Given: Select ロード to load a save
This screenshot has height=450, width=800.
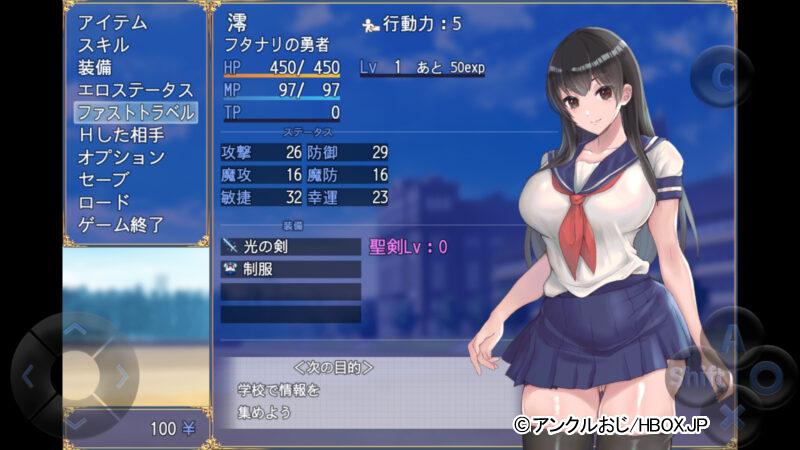Looking at the screenshot, I should tap(104, 203).
